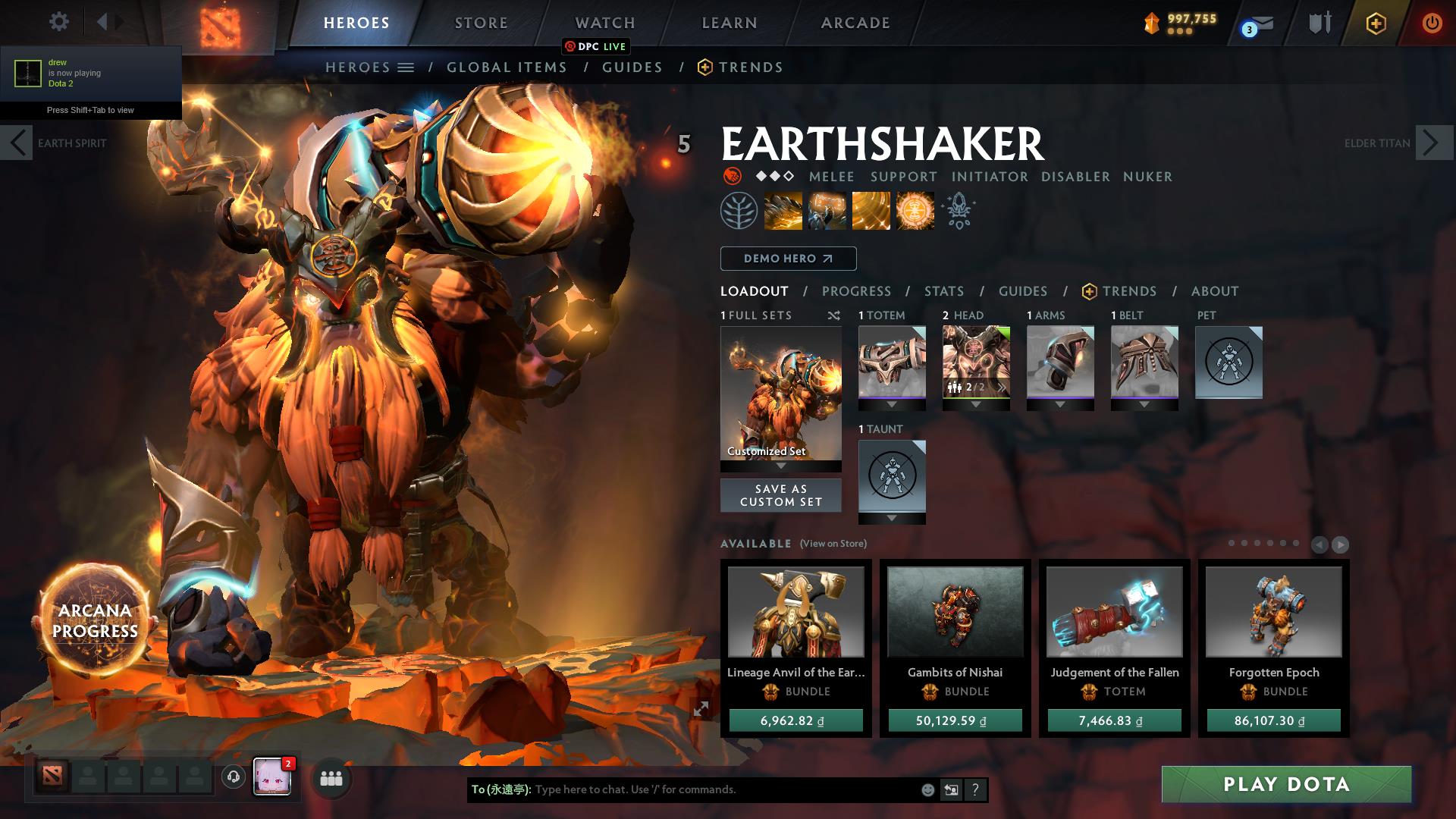This screenshot has height=819, width=1456.
Task: Click the Aghanim's Scepter upgrade icon
Action: (x=959, y=210)
